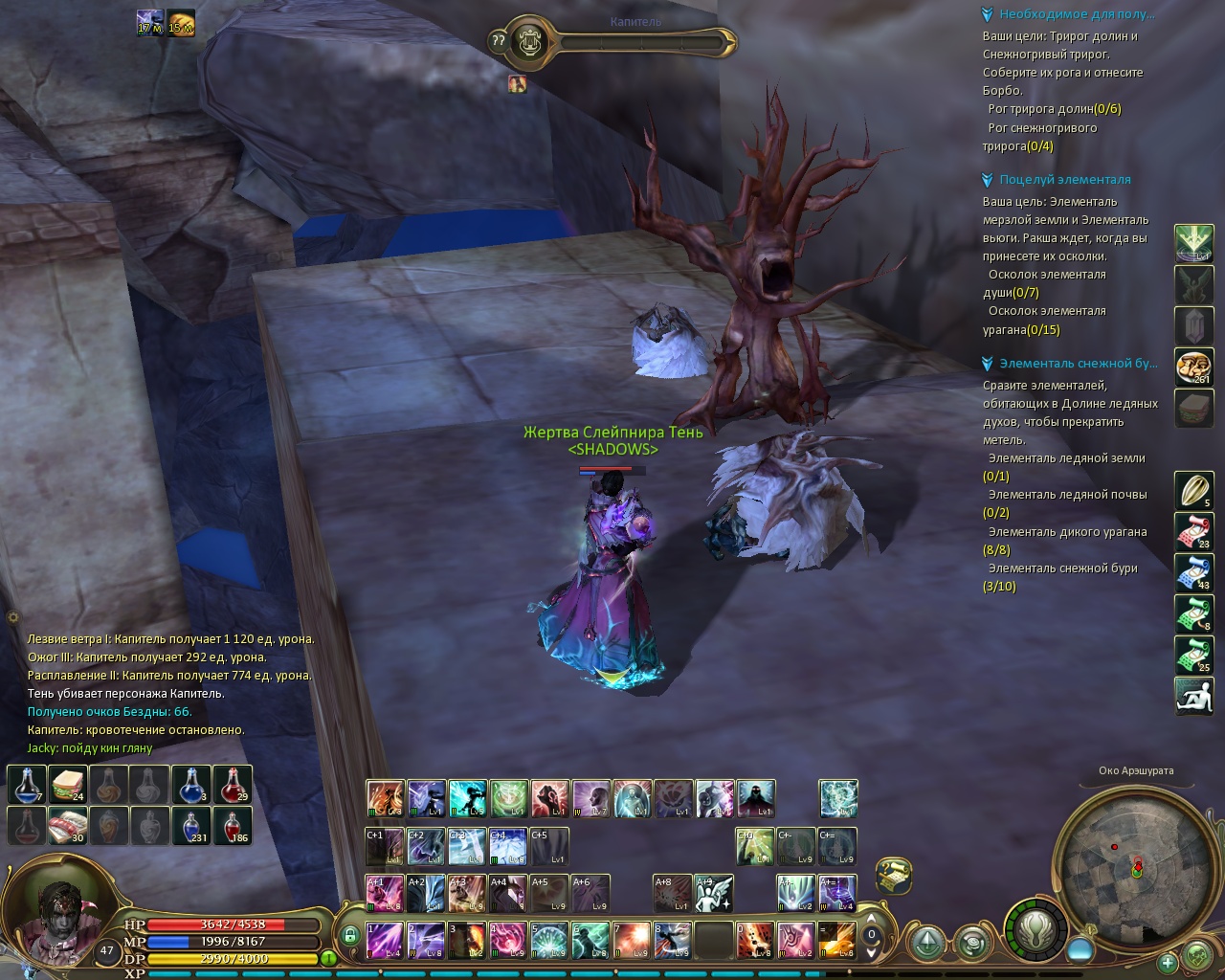Viewport: 1225px width, 980px height.
Task: Toggle the green hotbar lock button
Action: [x=350, y=936]
